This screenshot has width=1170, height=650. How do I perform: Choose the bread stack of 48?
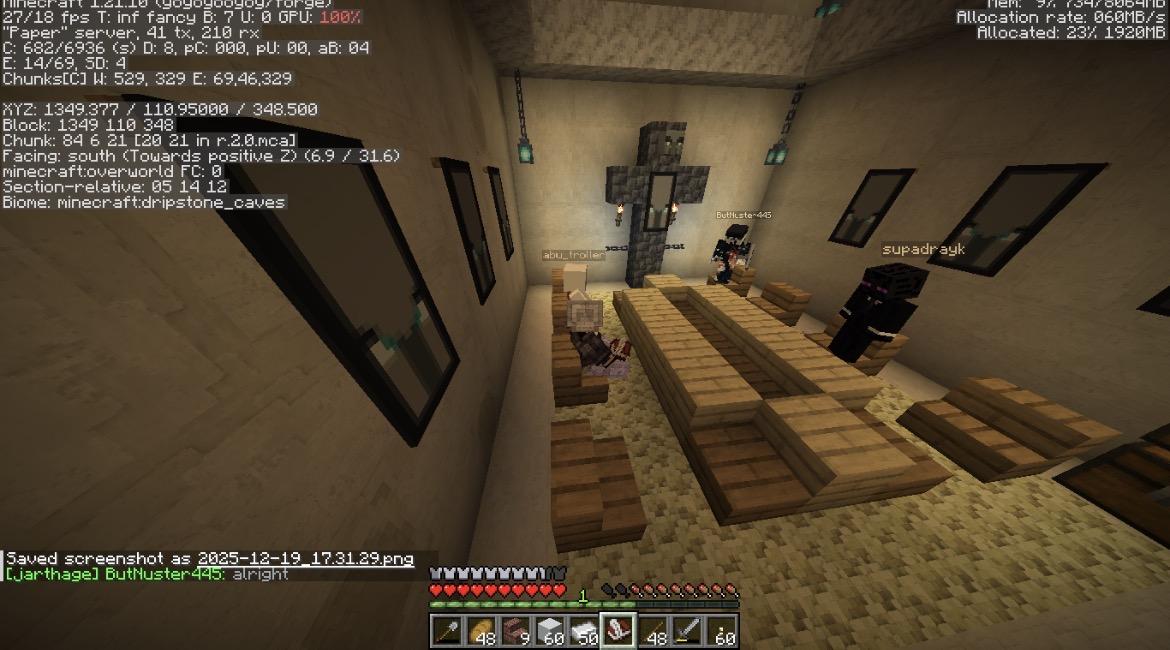[482, 630]
